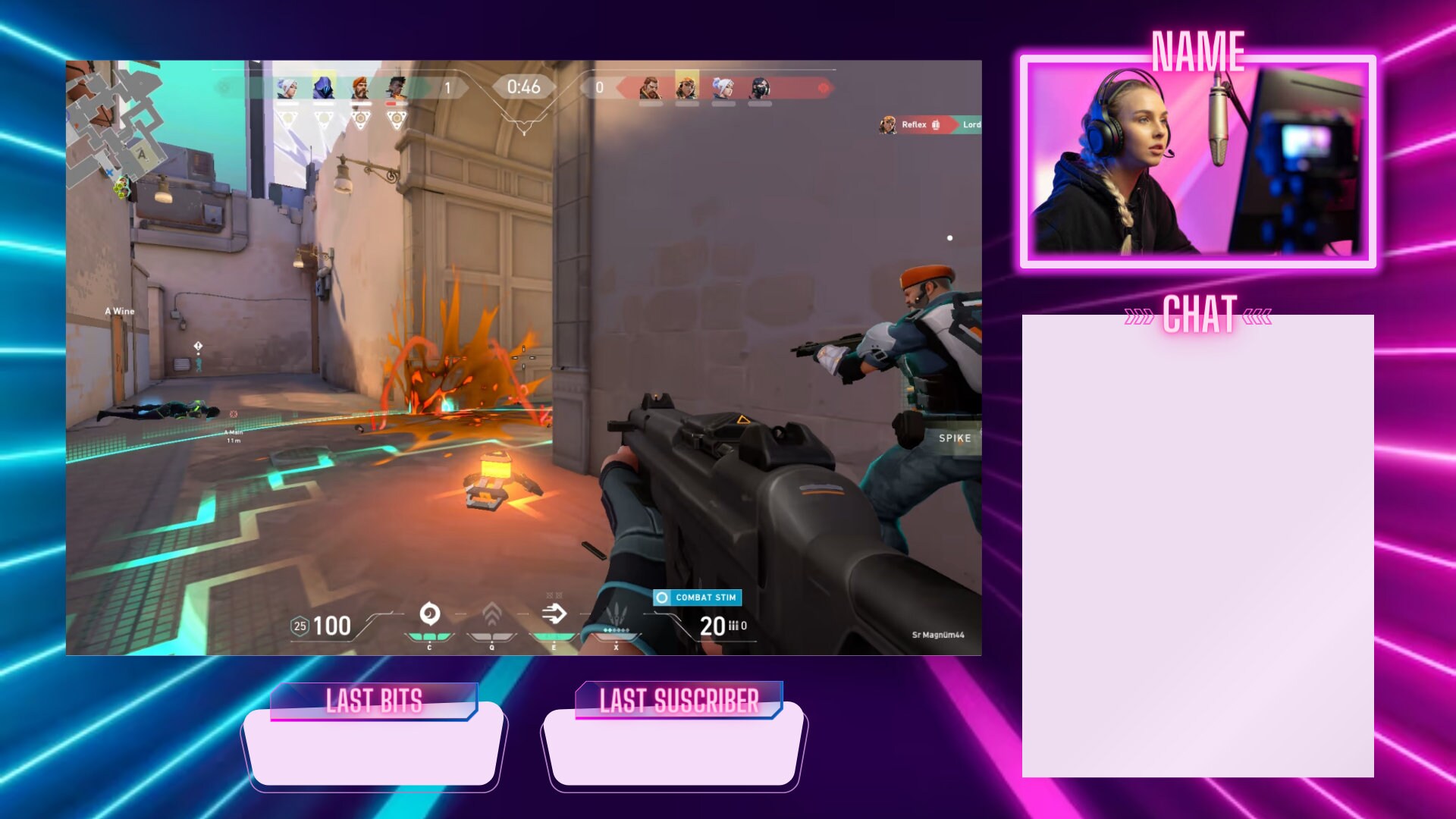
Task: Click the round match timer showing 0:46
Action: 526,86
